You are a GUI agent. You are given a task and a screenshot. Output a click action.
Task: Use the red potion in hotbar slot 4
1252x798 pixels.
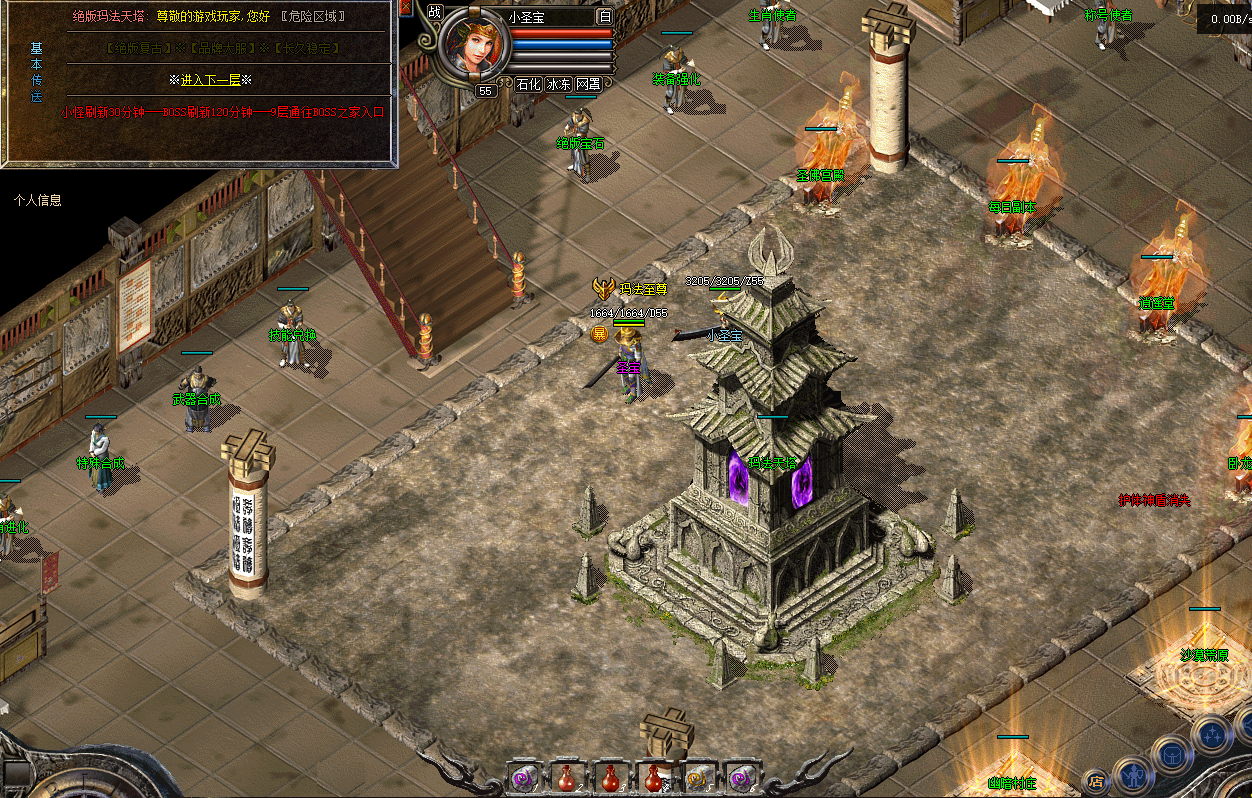pos(652,778)
